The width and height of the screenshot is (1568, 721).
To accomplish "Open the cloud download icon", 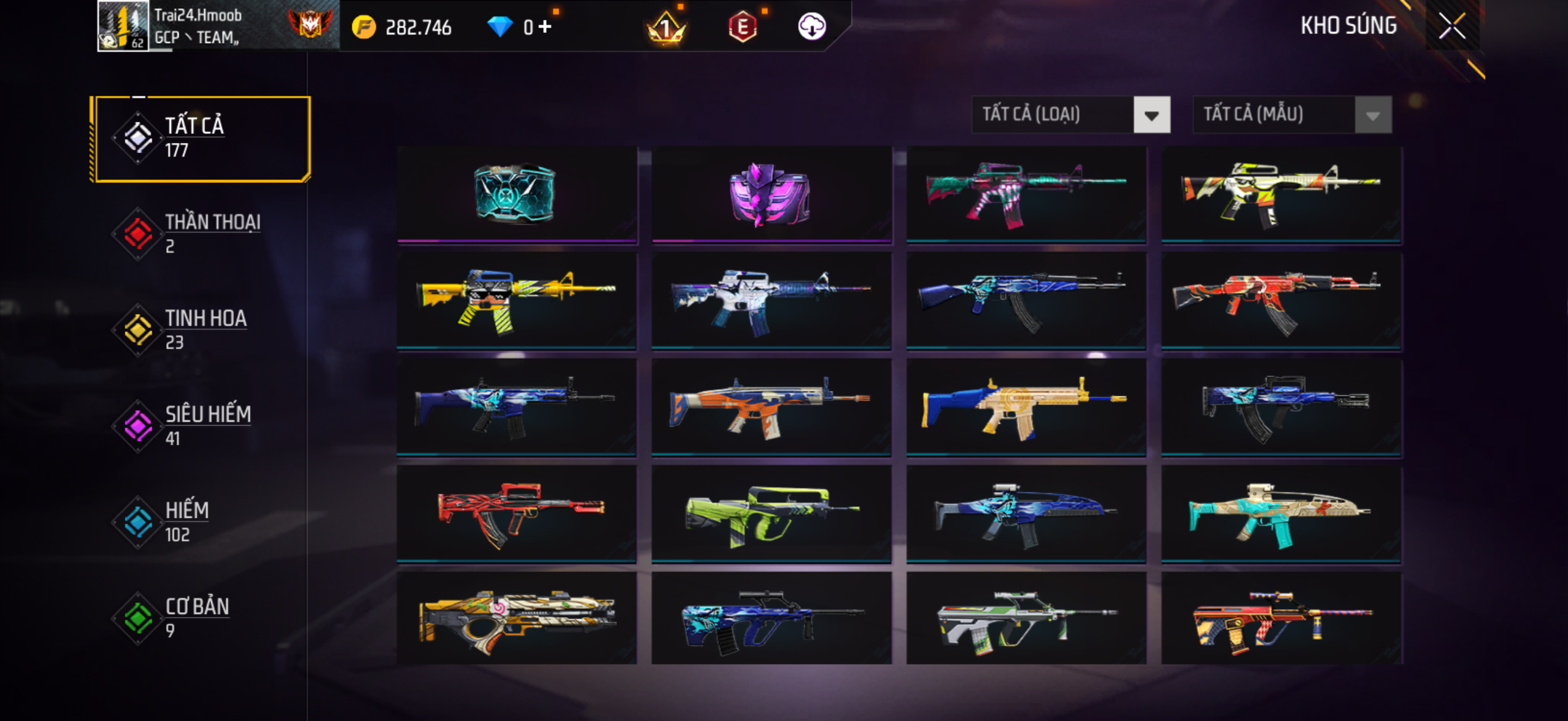I will 812,27.
